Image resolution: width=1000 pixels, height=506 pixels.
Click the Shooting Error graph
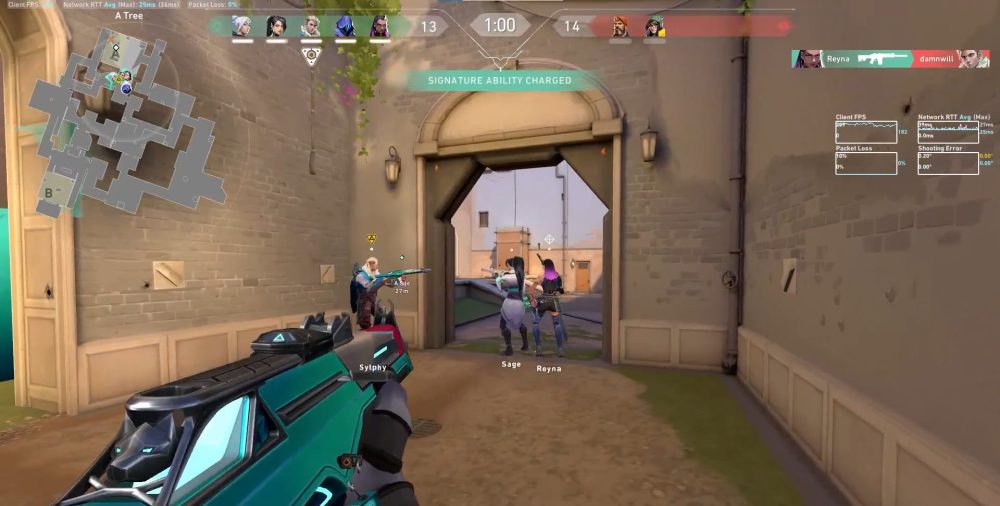947,162
